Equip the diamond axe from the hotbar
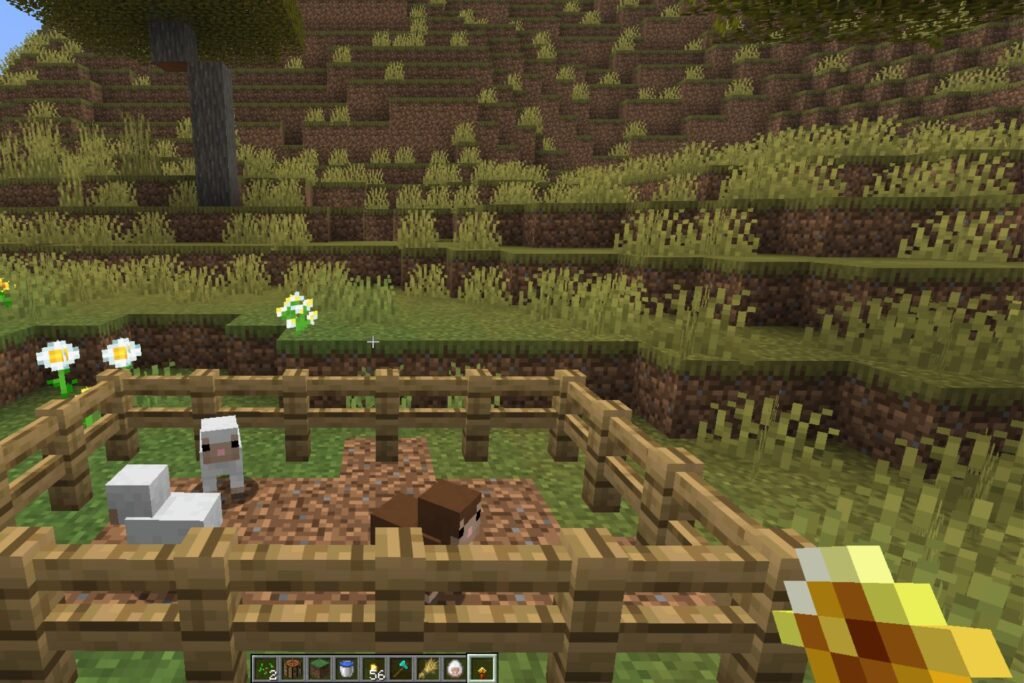The image size is (1024, 683). pos(399,669)
